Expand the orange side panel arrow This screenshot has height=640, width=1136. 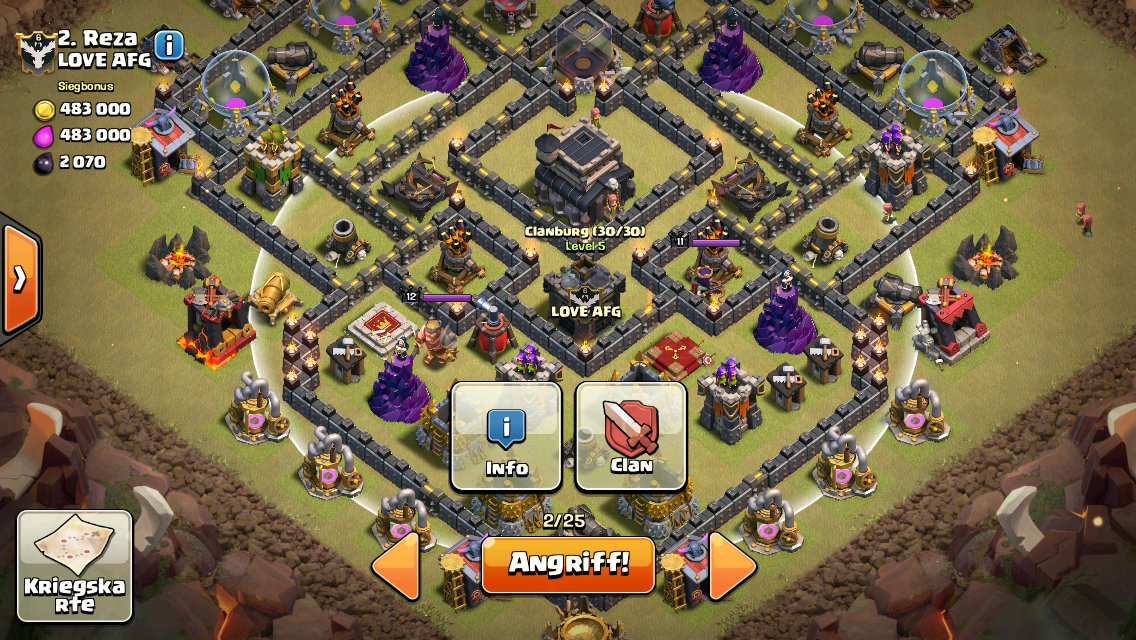(x=19, y=278)
